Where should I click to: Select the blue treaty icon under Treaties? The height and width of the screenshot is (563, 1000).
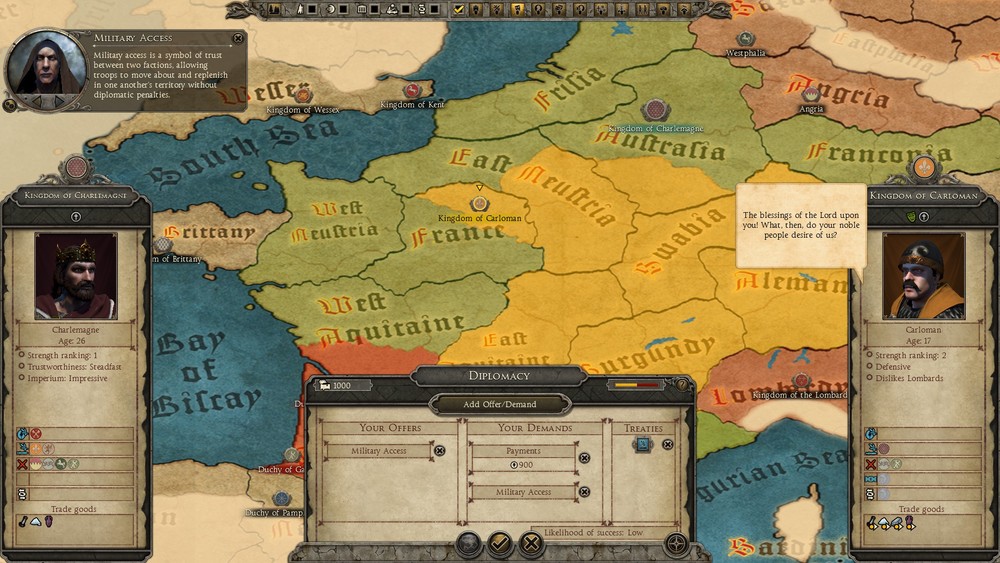pos(643,445)
